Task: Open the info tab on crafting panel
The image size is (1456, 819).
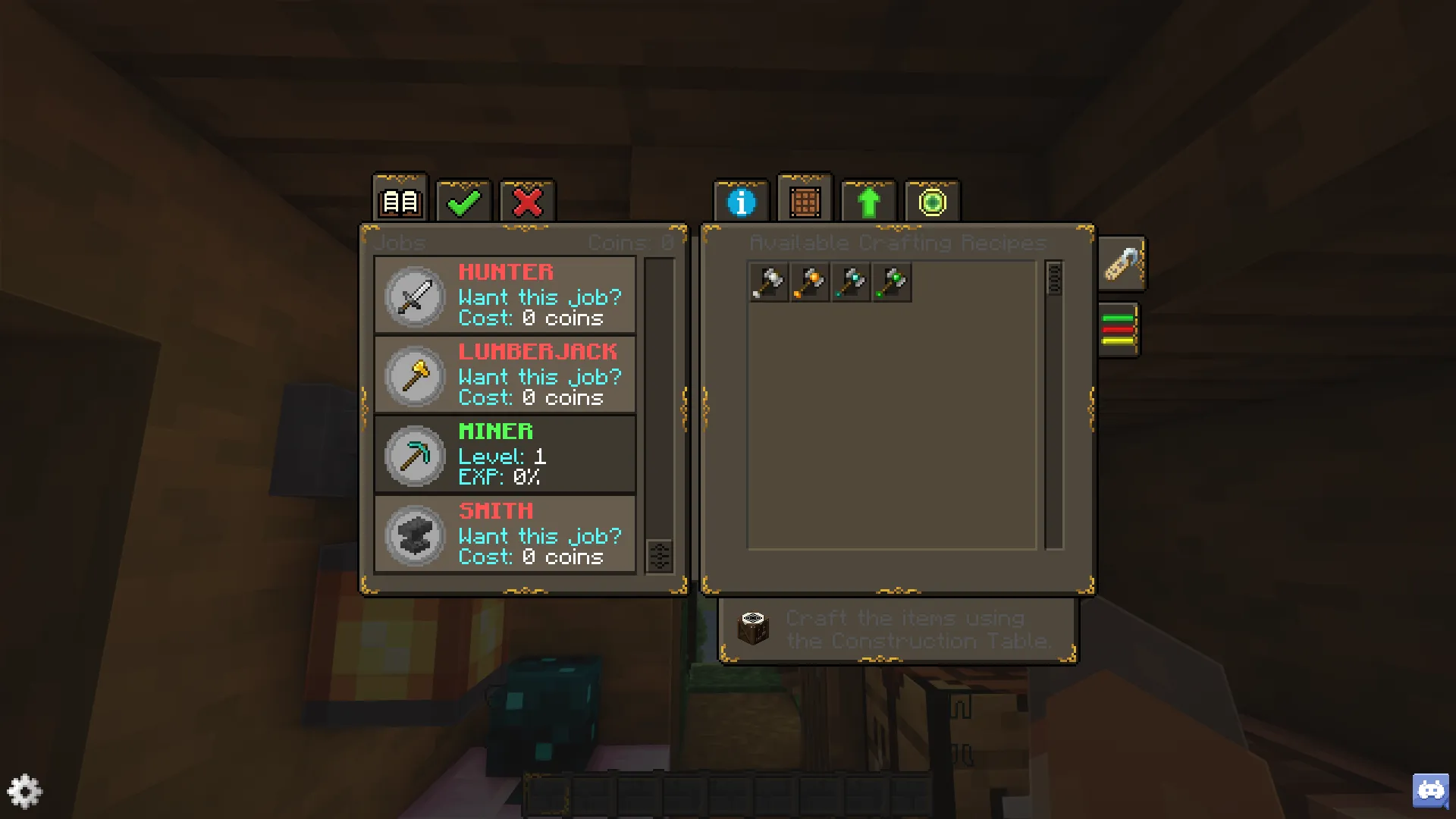Action: coord(741,201)
